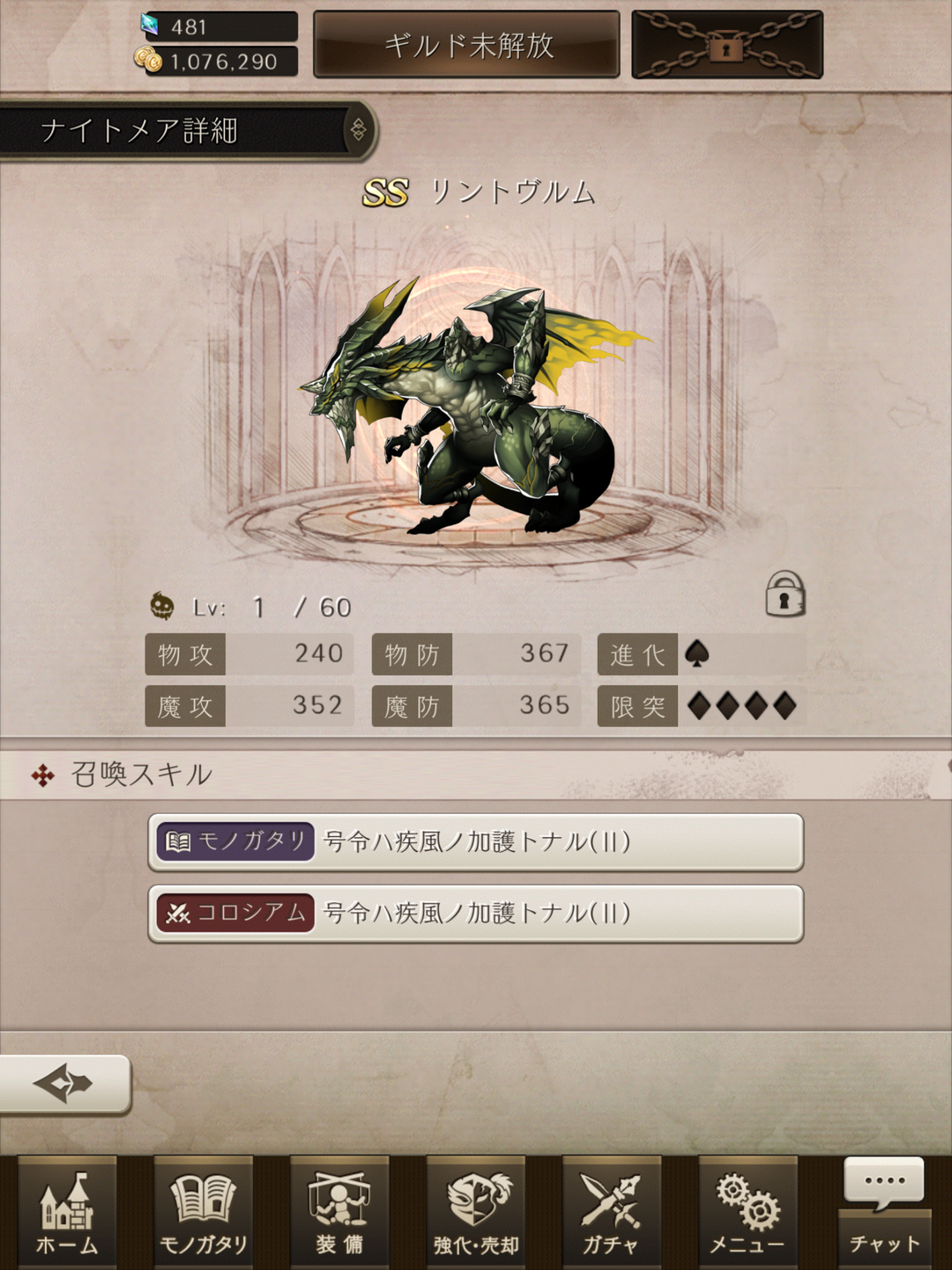The height and width of the screenshot is (1270, 952).
Task: Go back with the arrow button
Action: coord(64,1083)
